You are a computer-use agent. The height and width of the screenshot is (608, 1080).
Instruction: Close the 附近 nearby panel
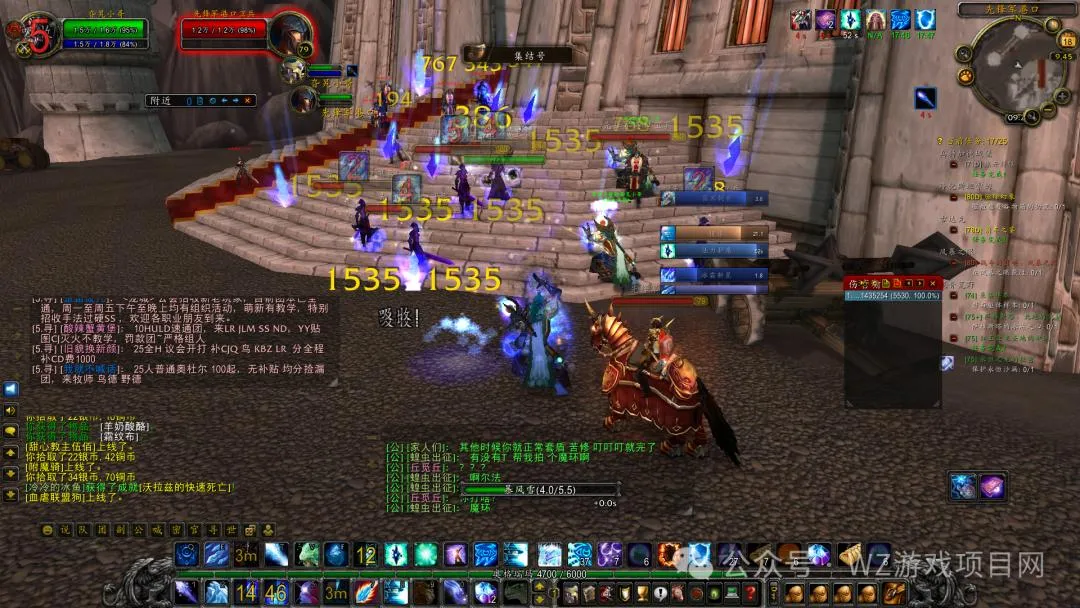249,100
